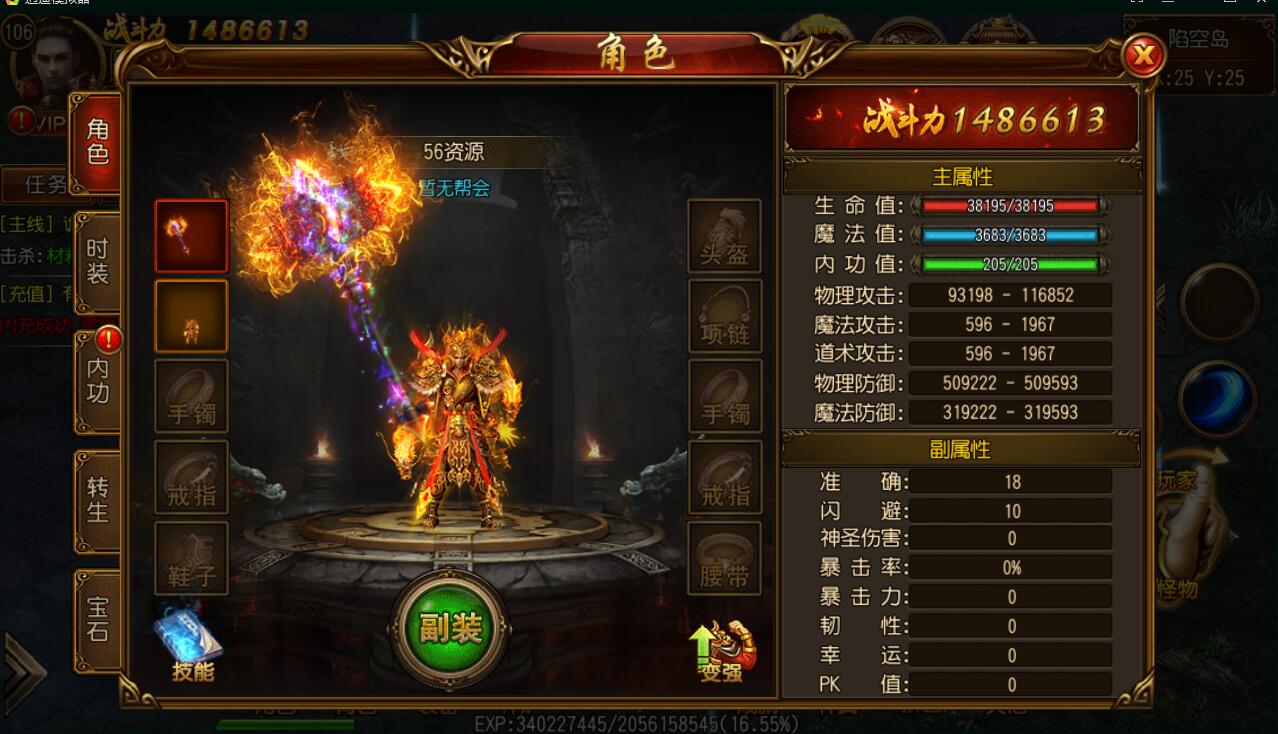The width and height of the screenshot is (1278, 734).
Task: Select the 腰带 belt slot
Action: pos(724,558)
